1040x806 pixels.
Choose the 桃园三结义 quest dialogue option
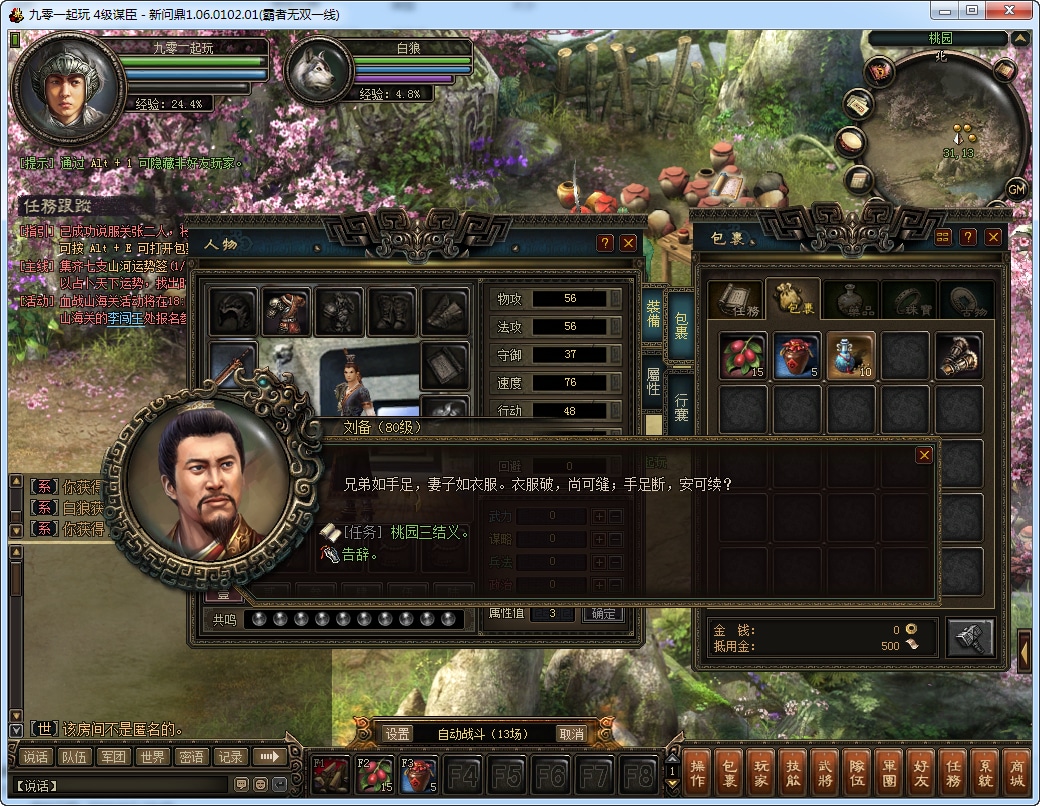point(429,533)
